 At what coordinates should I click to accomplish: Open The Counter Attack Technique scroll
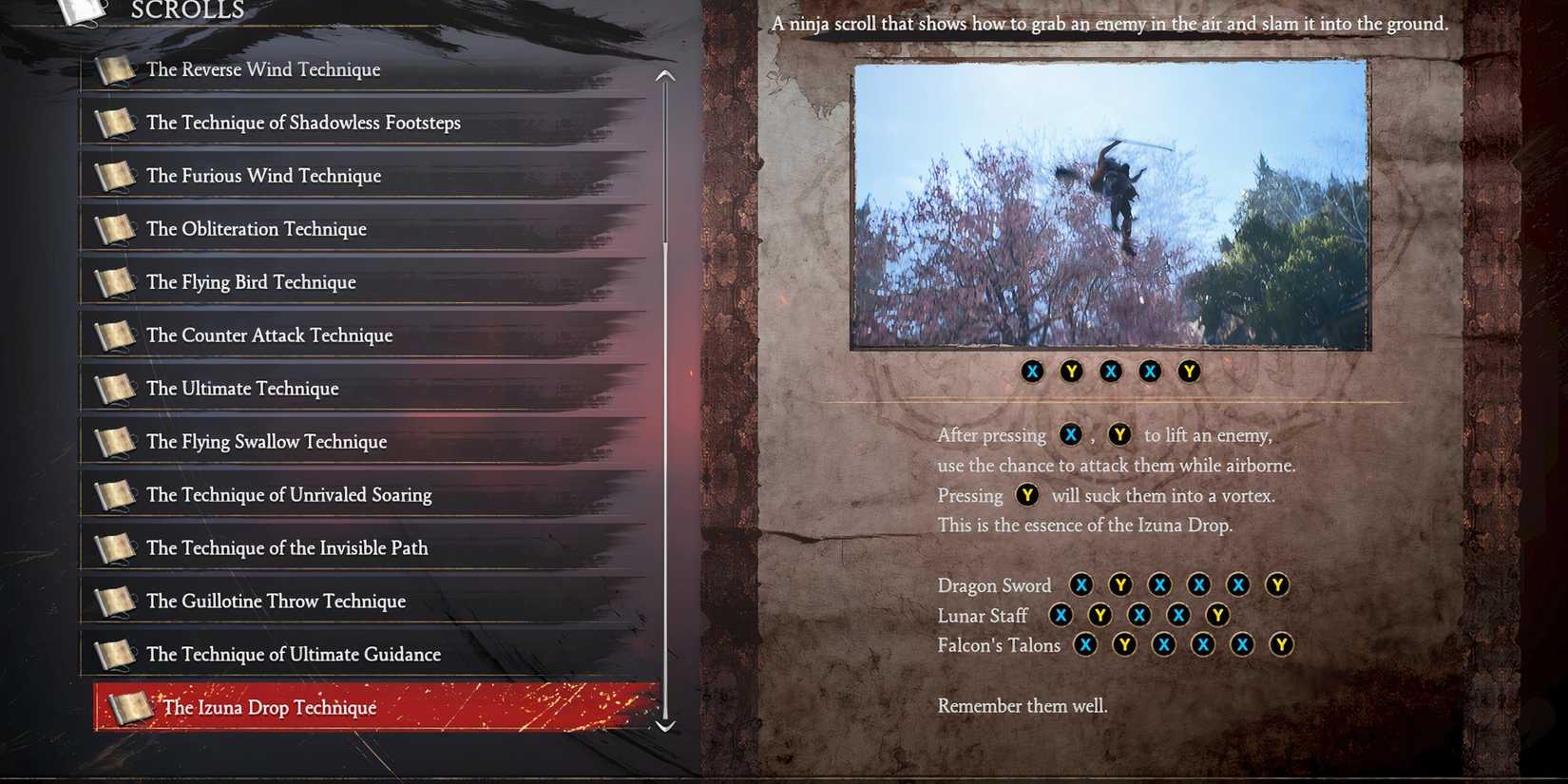click(269, 335)
